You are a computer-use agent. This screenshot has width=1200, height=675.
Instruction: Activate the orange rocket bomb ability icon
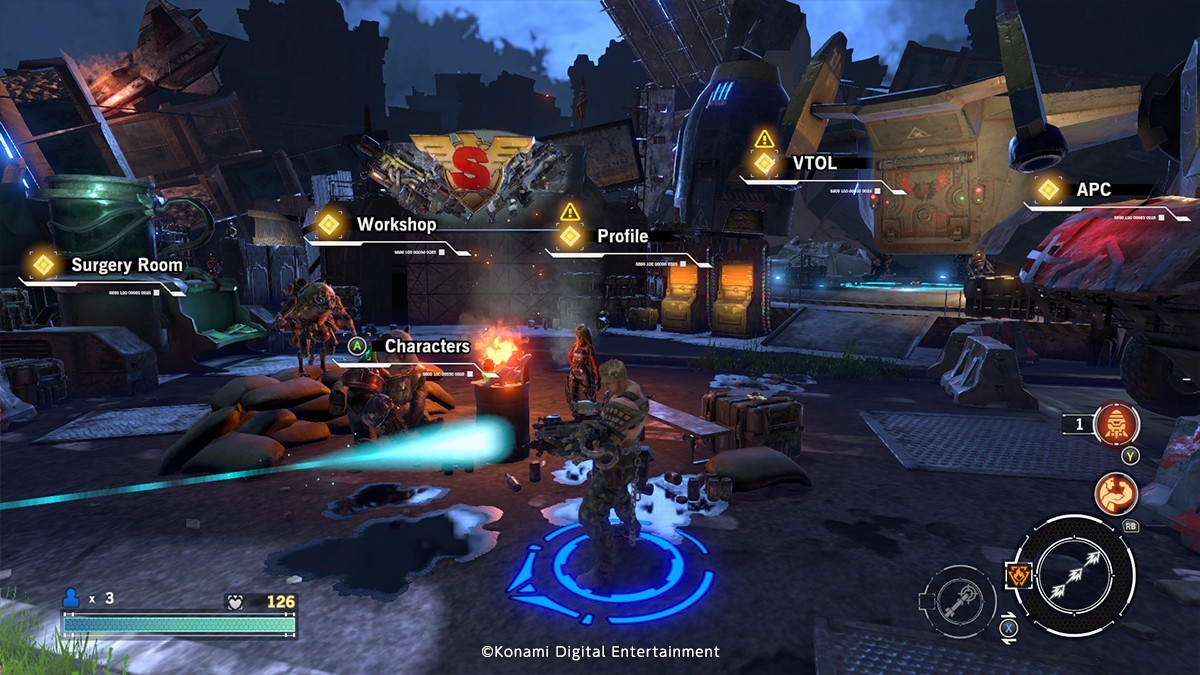click(x=1116, y=425)
